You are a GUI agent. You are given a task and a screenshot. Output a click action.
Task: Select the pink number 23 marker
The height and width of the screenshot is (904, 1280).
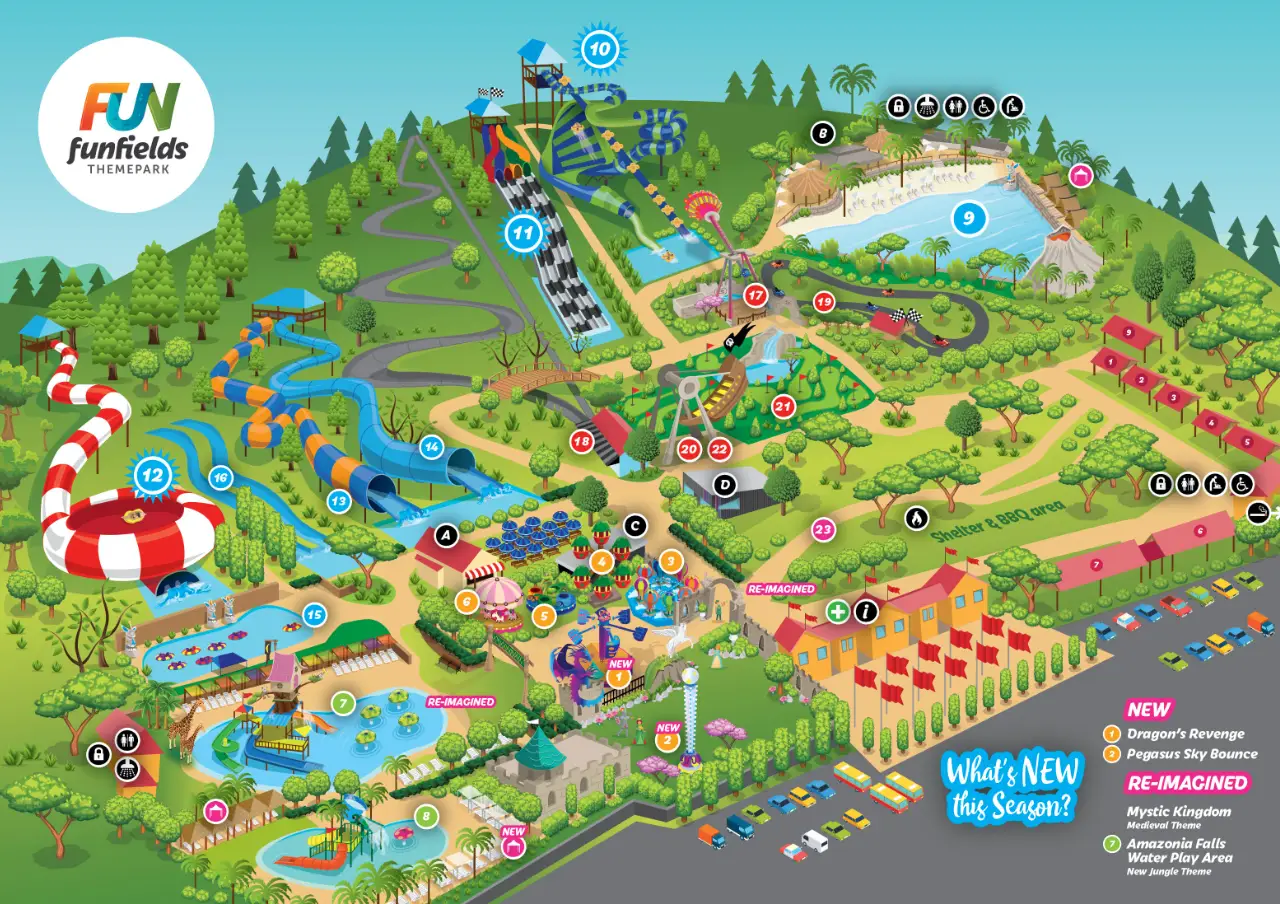tap(823, 529)
